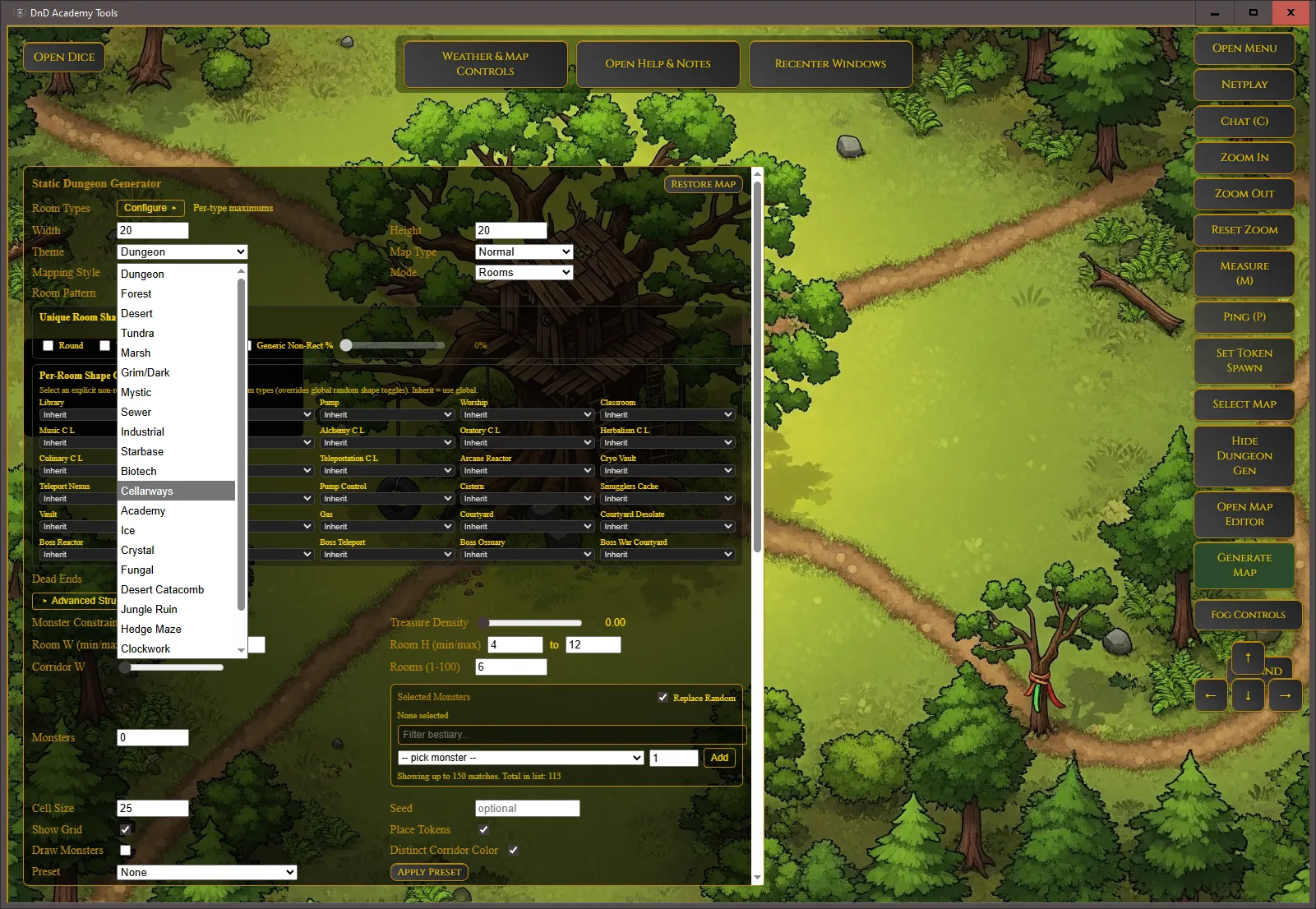Click the pan down arrow button

point(1248,695)
